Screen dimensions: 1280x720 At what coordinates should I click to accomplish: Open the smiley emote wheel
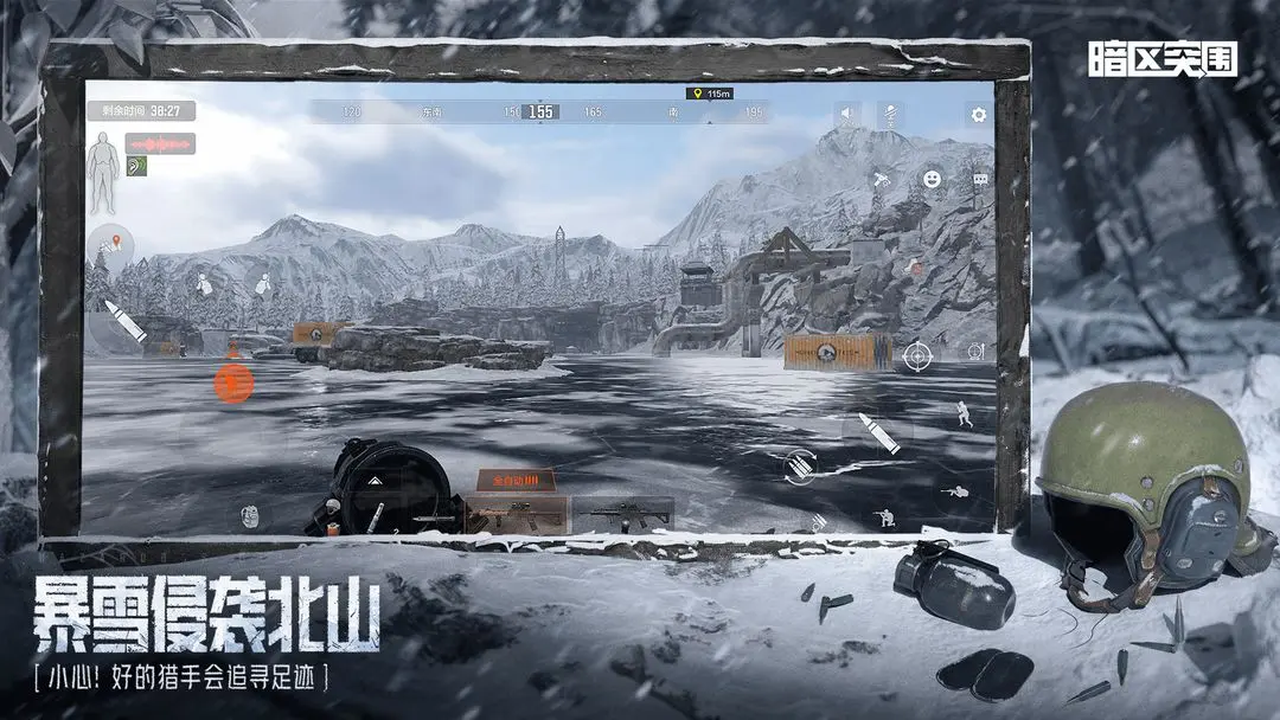pyautogui.click(x=931, y=179)
